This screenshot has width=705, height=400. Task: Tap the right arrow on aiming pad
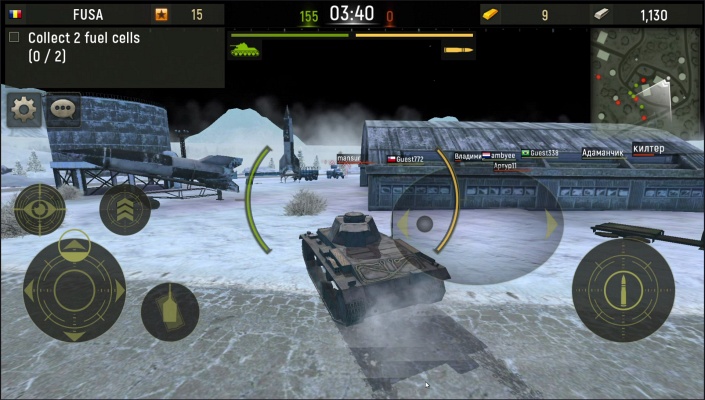tap(549, 224)
